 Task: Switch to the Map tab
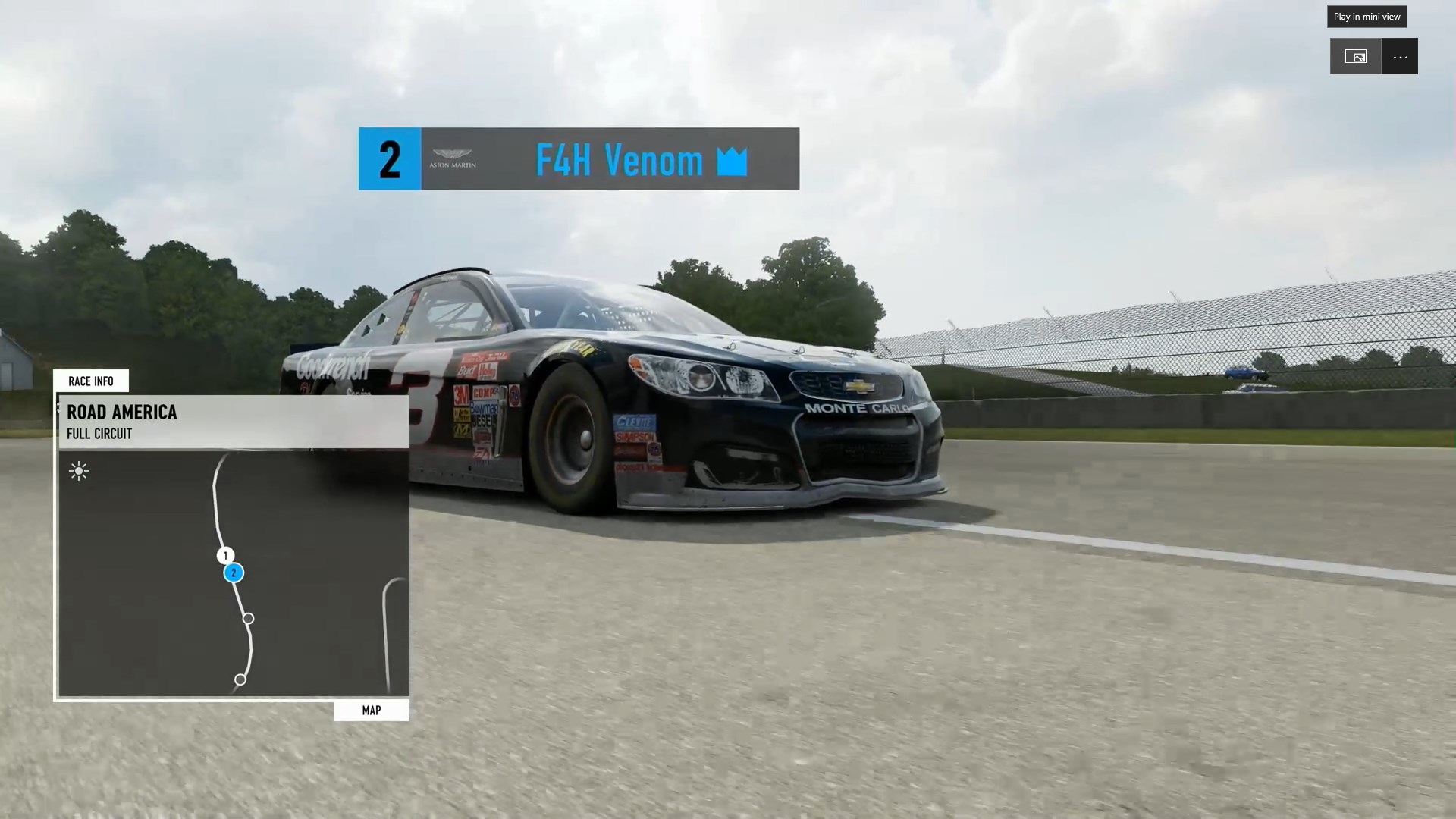(x=371, y=711)
